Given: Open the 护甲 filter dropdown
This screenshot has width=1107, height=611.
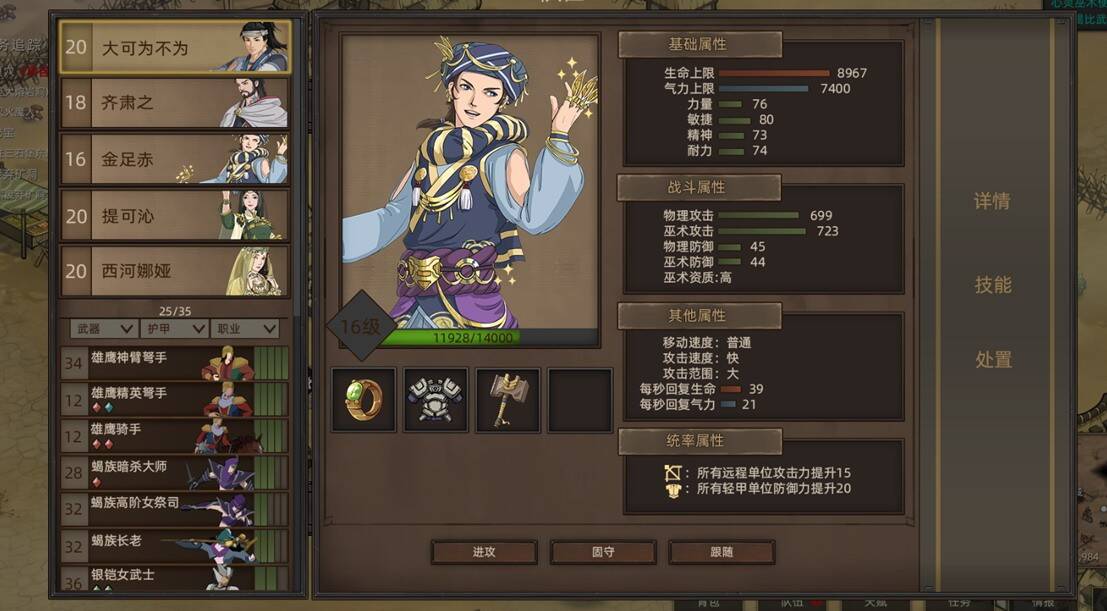Looking at the screenshot, I should click(174, 328).
